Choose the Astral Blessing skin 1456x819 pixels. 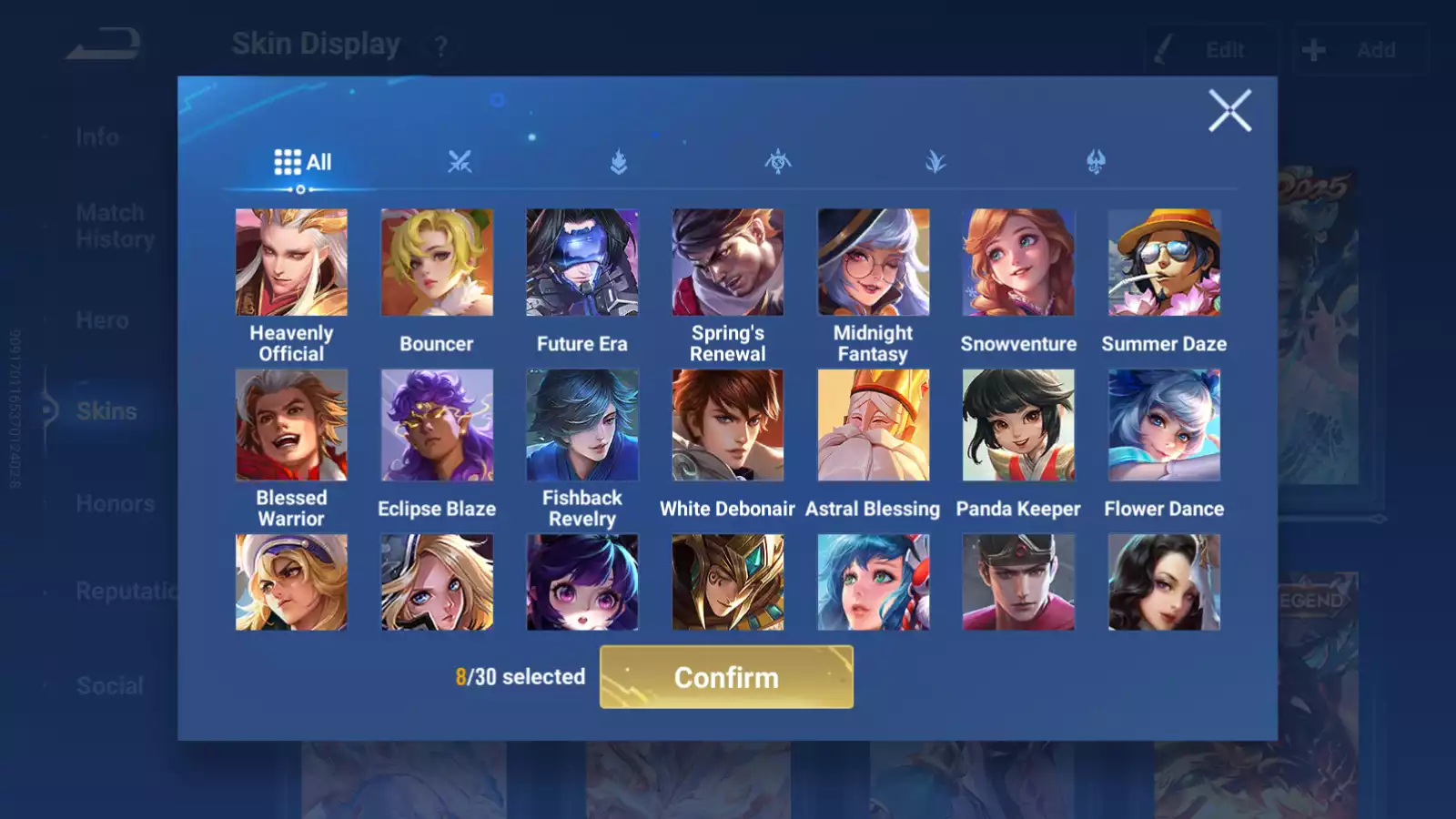coord(874,425)
